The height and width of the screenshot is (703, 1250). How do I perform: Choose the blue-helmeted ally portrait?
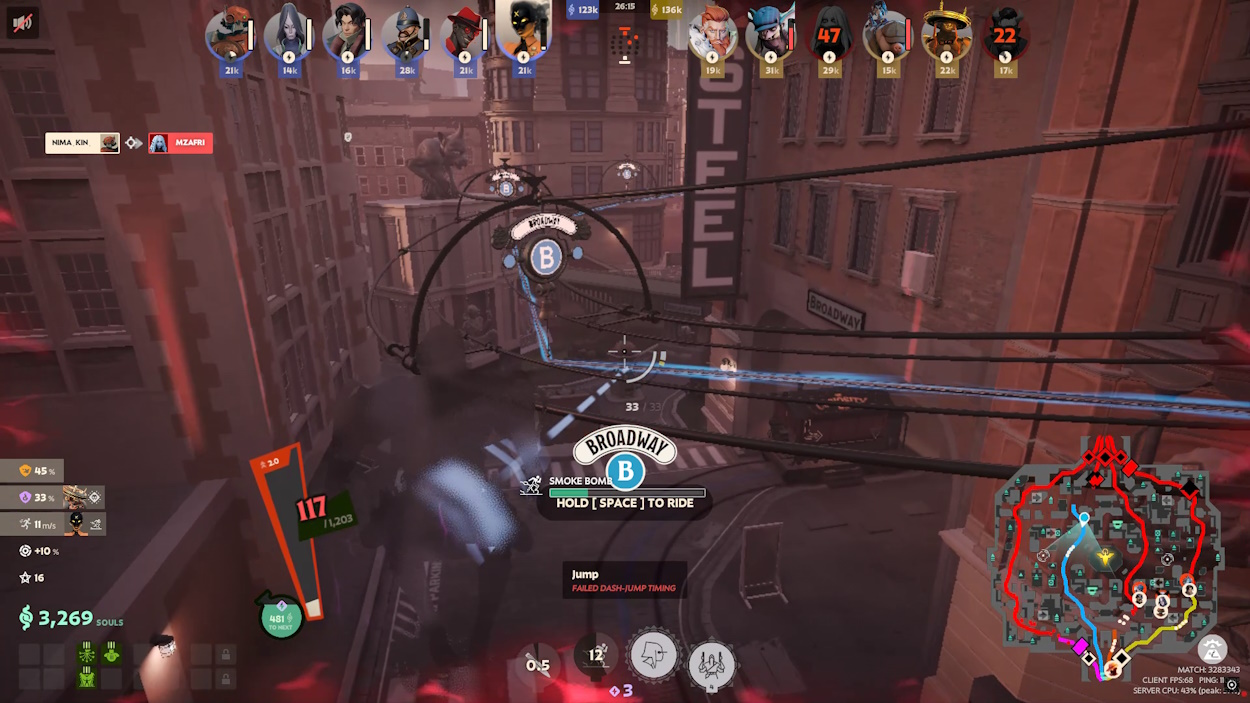[x=405, y=34]
